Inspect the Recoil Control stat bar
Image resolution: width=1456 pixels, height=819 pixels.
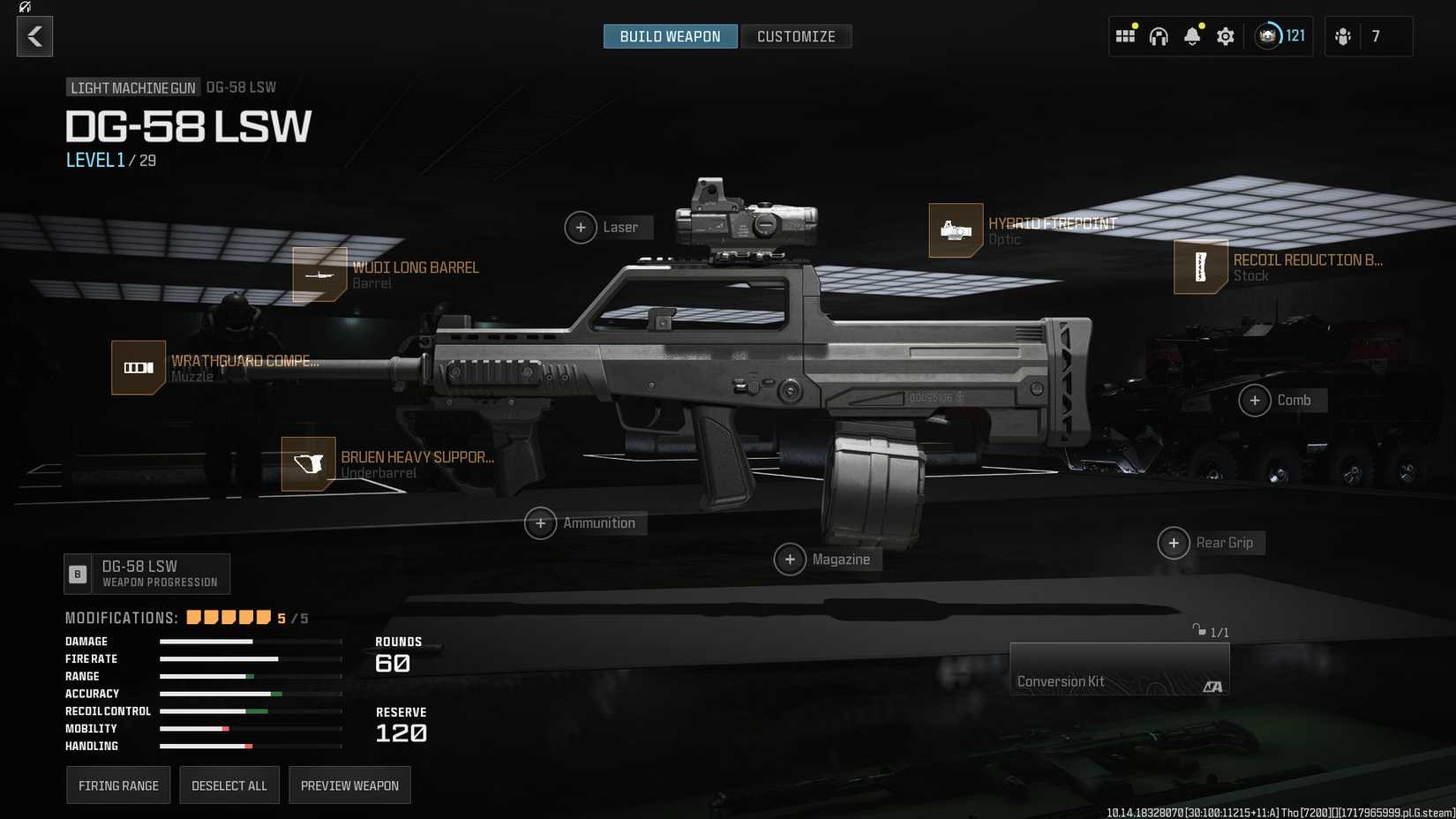tap(251, 710)
